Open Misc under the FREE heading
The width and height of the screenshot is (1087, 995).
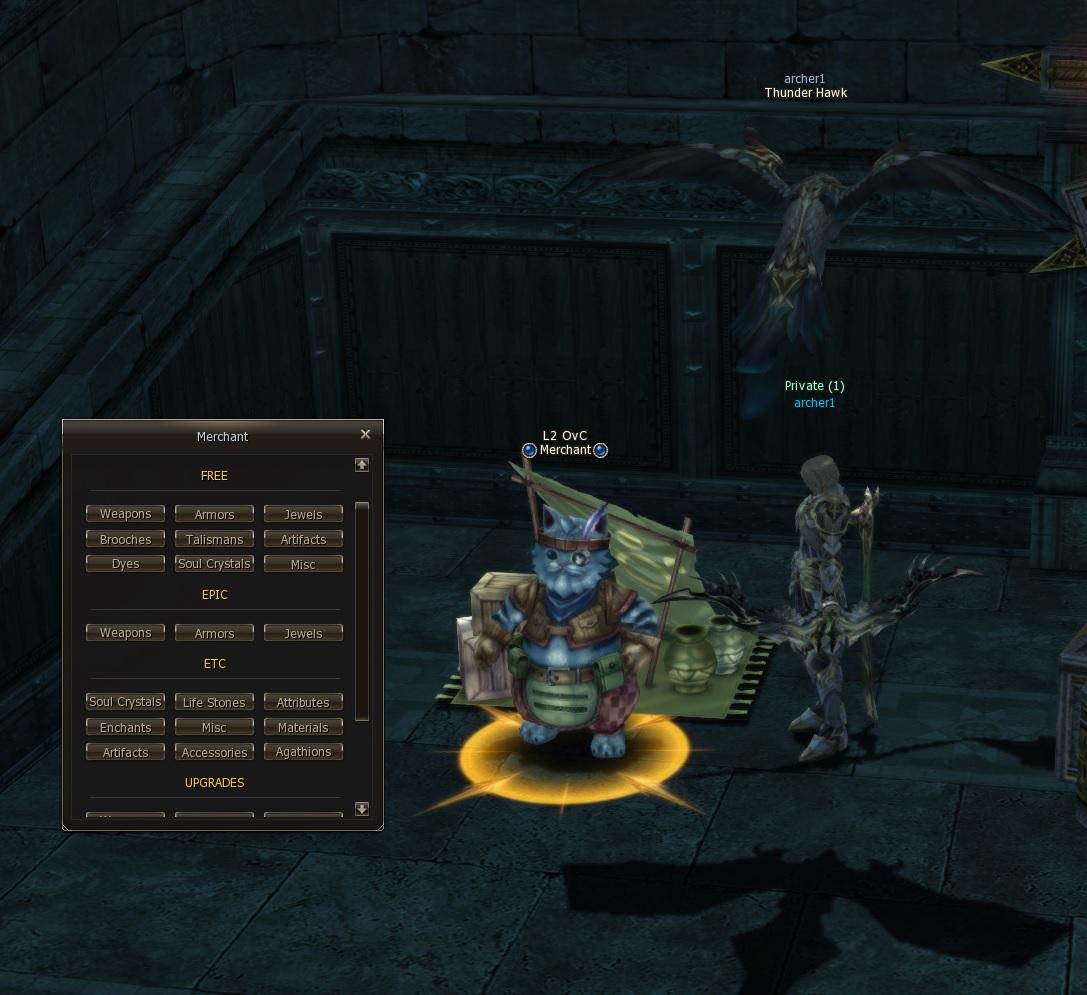click(x=303, y=564)
